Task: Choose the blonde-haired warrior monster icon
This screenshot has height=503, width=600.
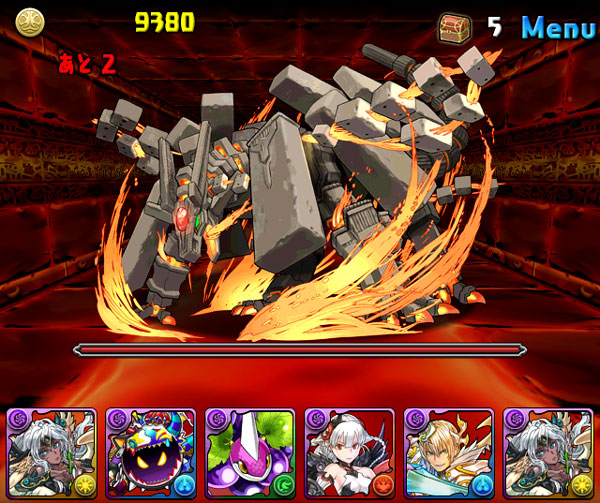Action: [448, 454]
